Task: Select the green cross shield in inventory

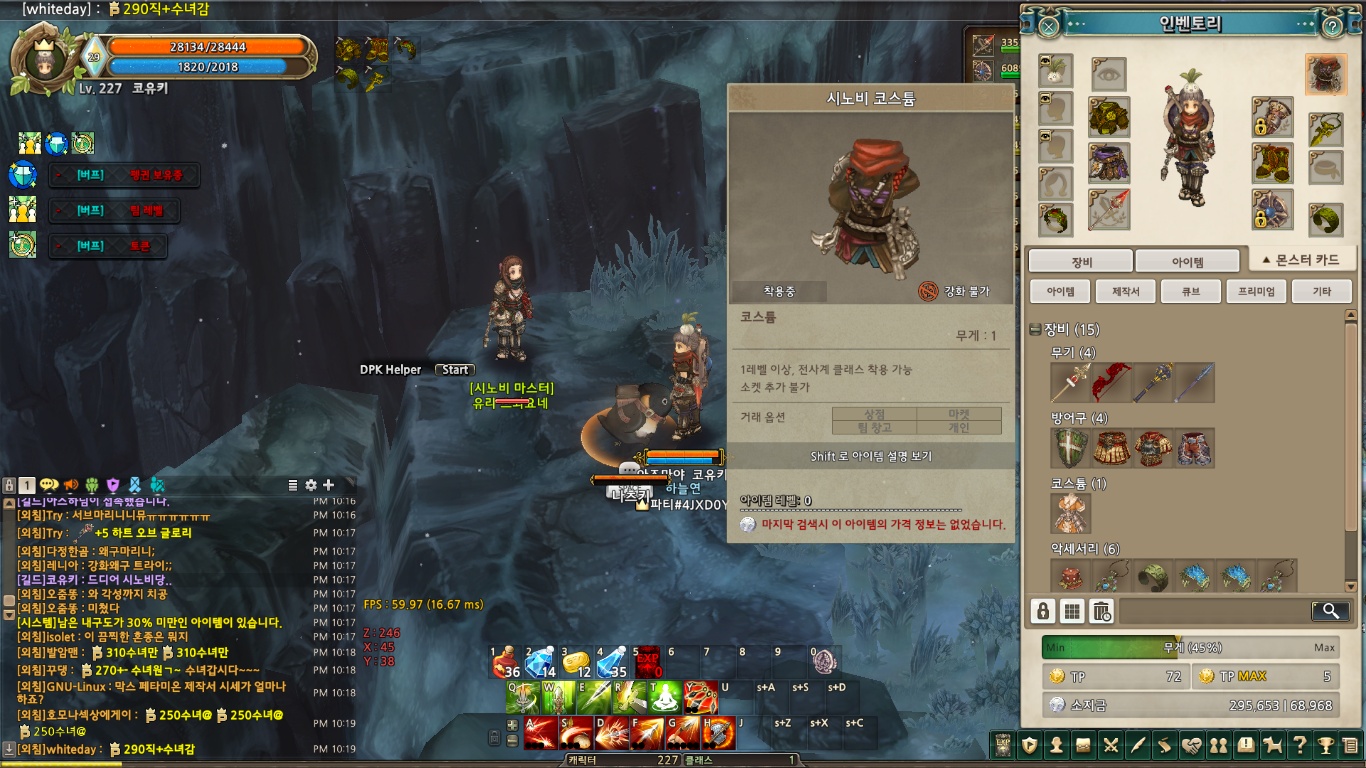Action: tap(1071, 448)
